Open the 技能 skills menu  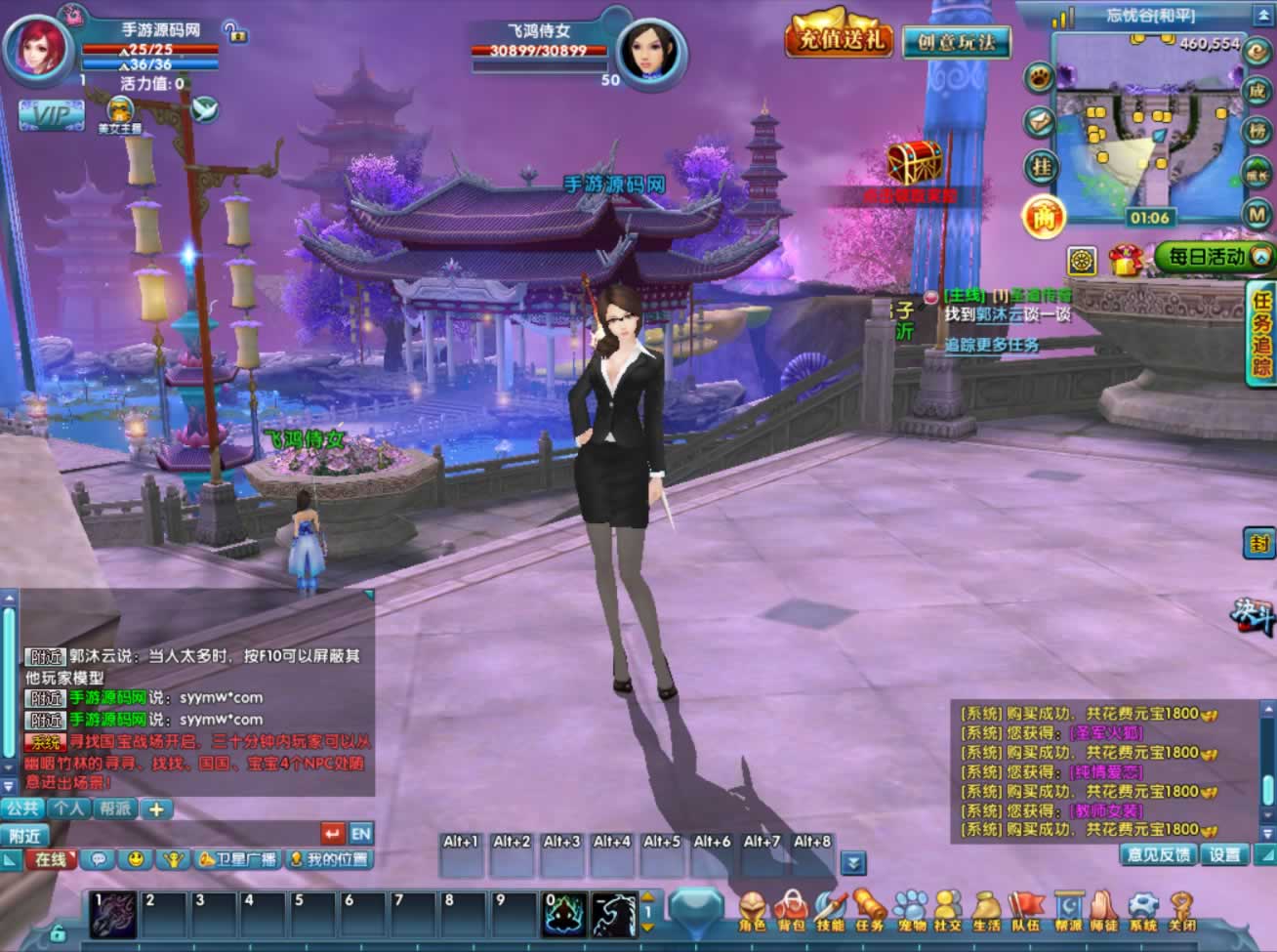[x=830, y=912]
